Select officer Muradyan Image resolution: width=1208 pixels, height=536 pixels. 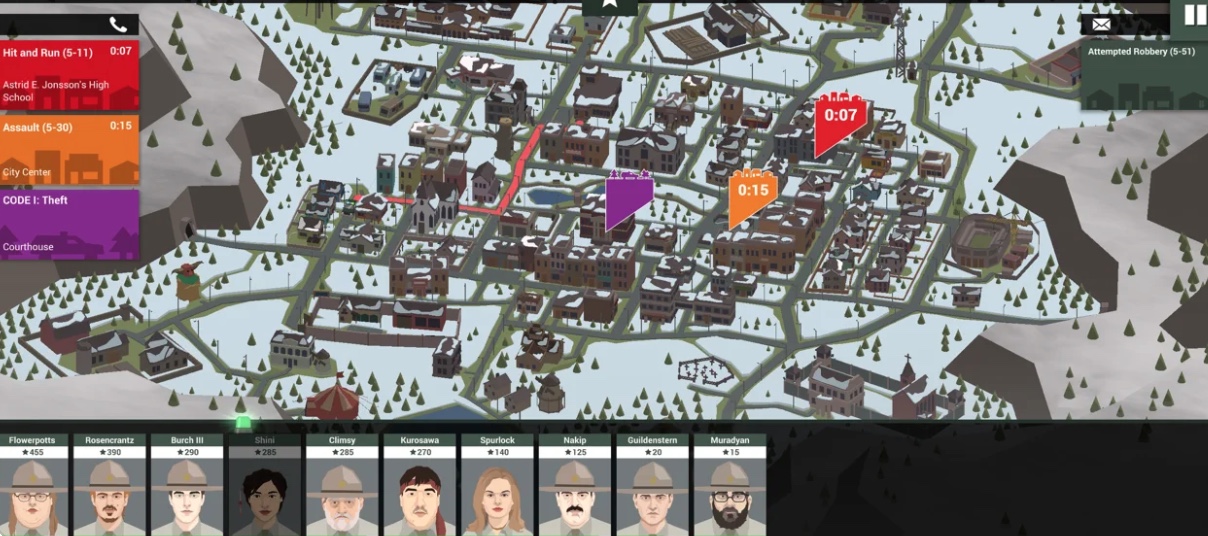click(730, 485)
